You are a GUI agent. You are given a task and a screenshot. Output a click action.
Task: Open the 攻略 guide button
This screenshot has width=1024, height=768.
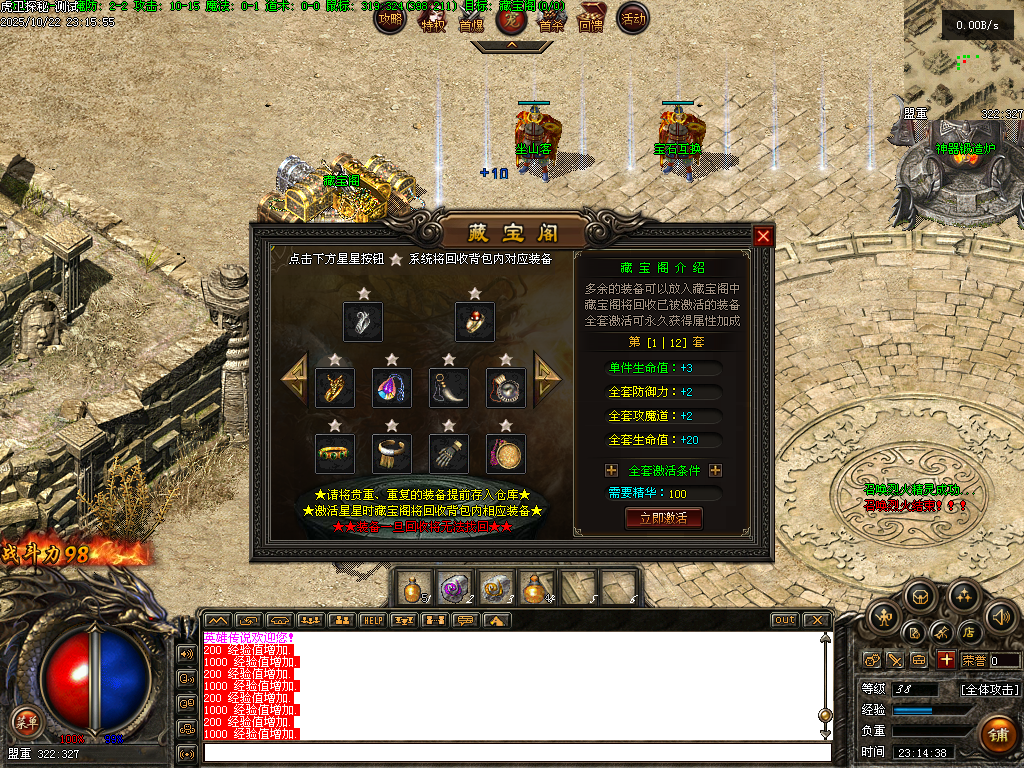pyautogui.click(x=390, y=18)
